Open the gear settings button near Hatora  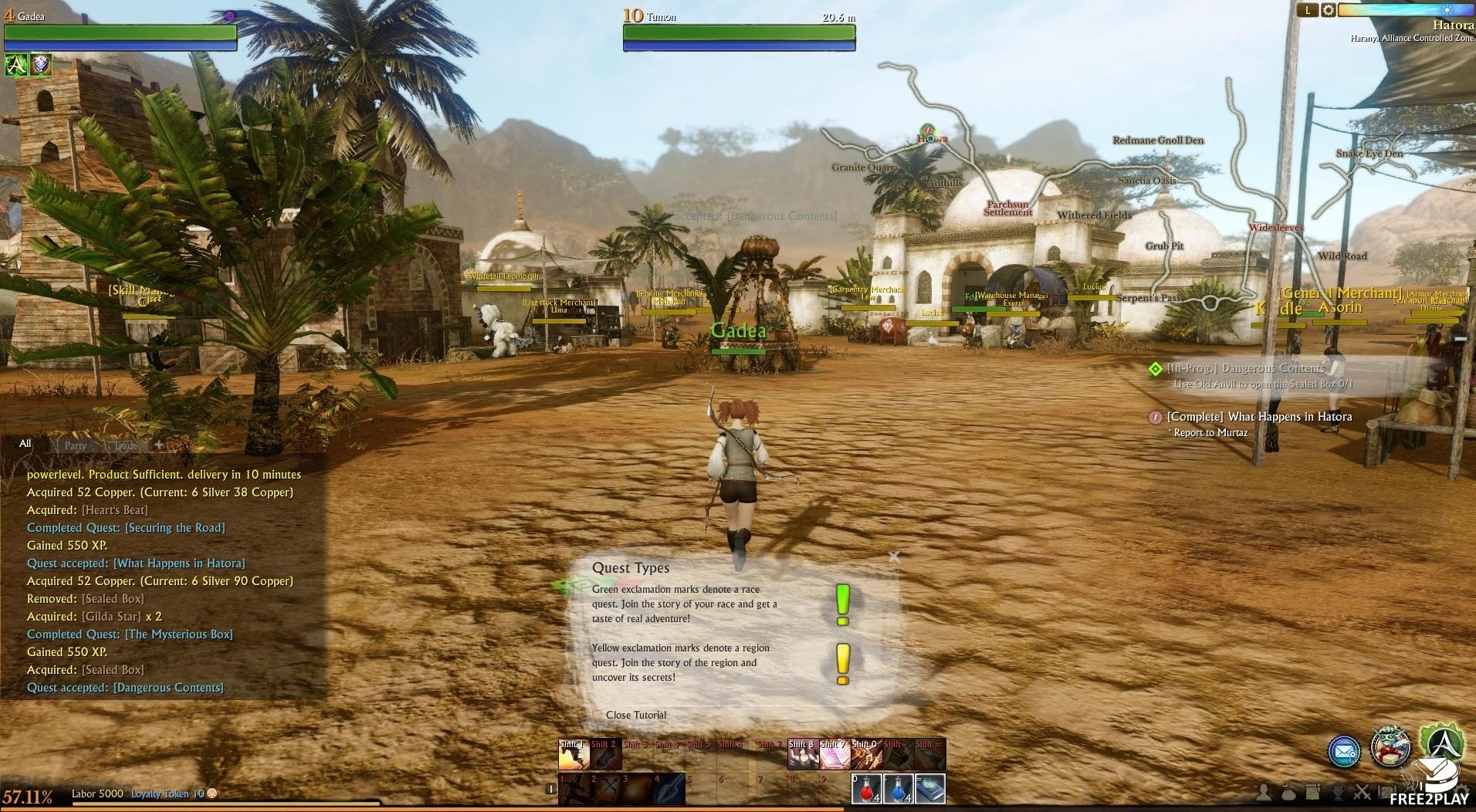[1328, 10]
